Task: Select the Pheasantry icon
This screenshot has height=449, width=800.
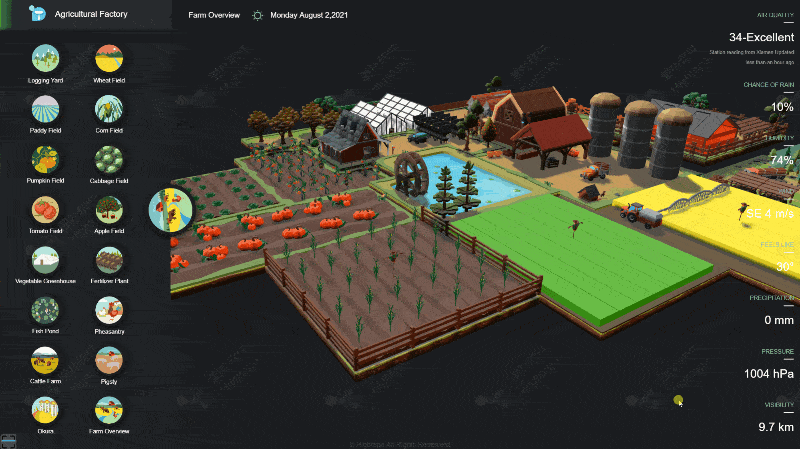Action: [108, 310]
